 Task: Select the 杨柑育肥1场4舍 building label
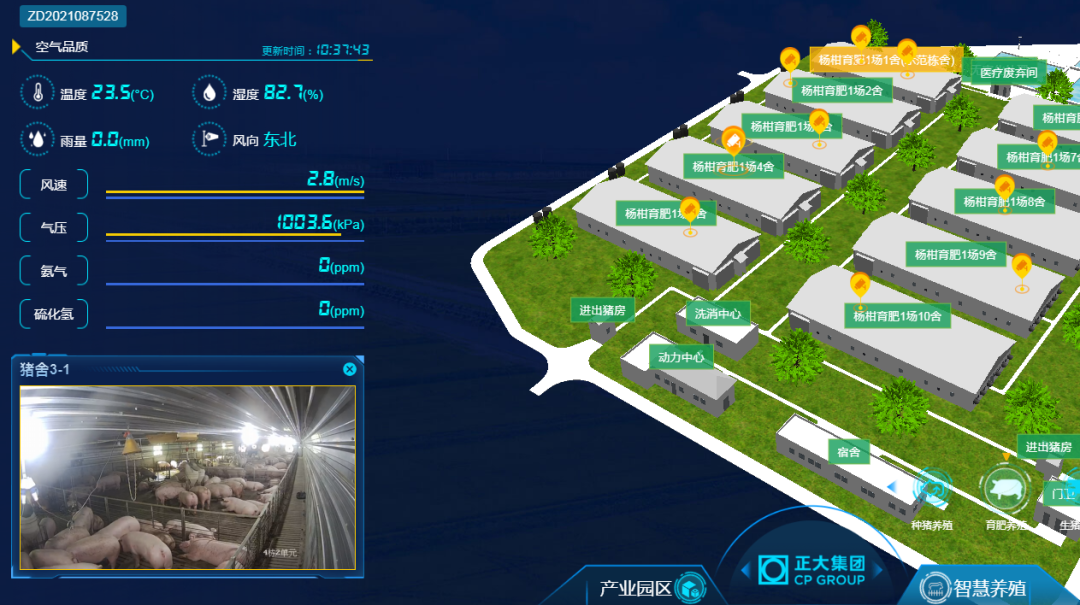coord(734,167)
